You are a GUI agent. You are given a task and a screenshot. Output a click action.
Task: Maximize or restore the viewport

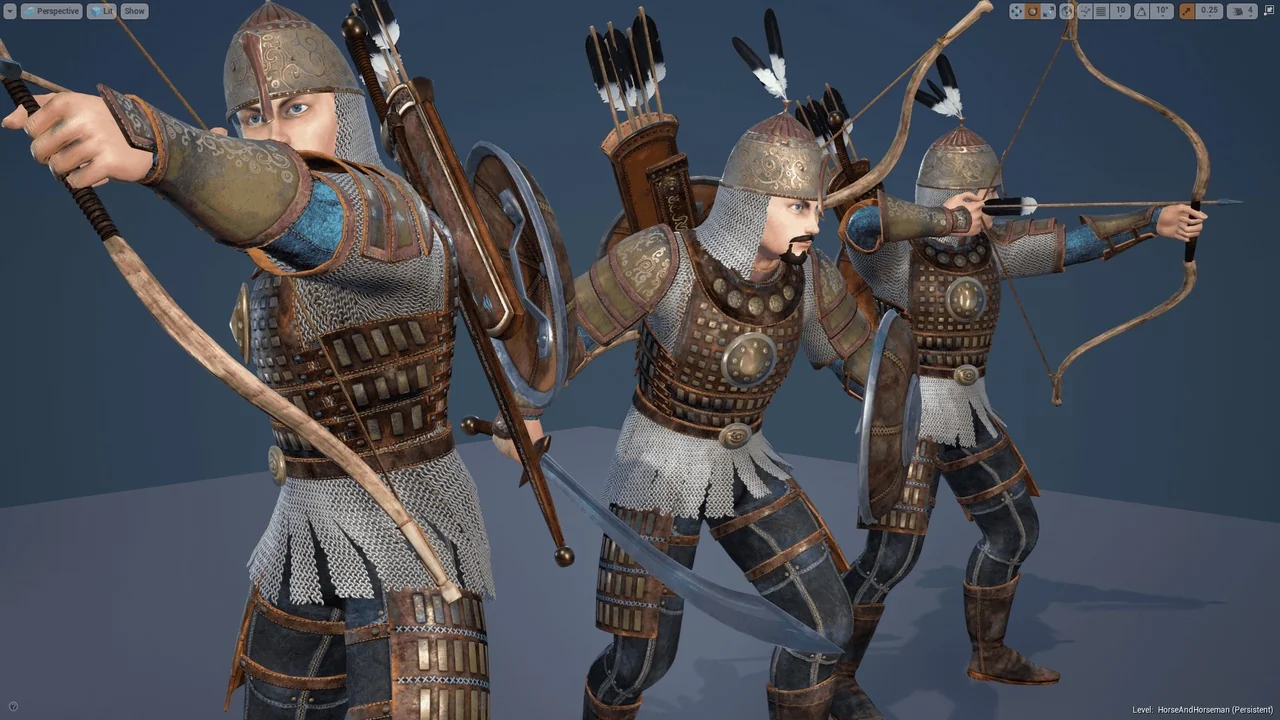point(1269,11)
